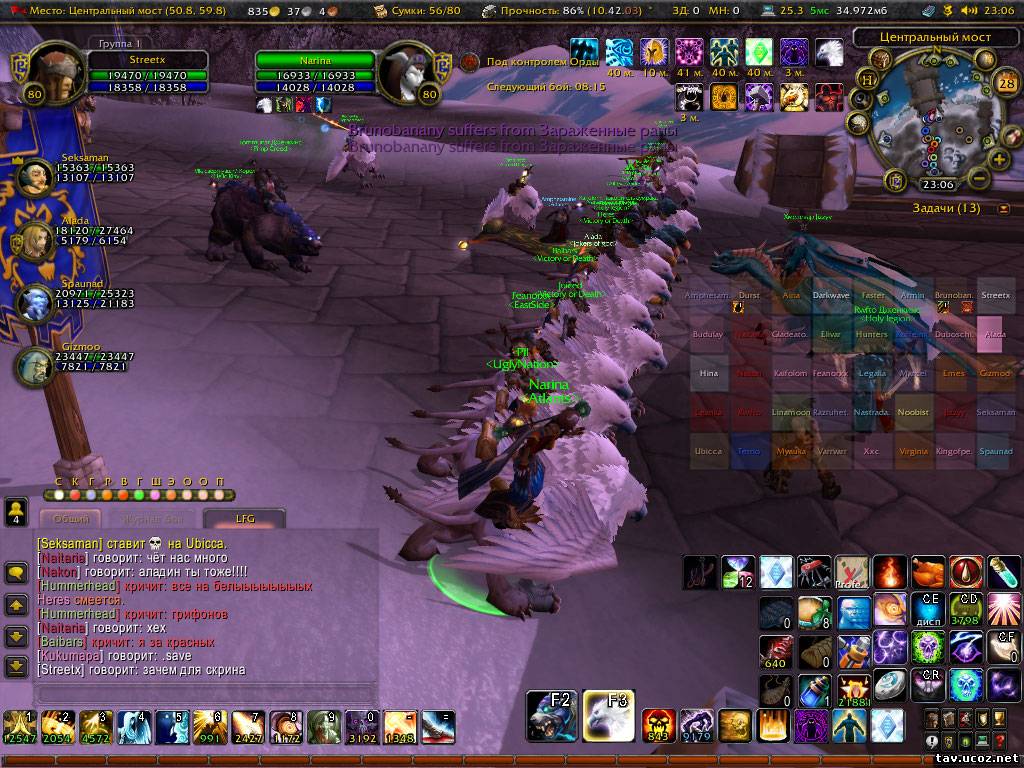This screenshot has height=768, width=1024.
Task: Zoom out the minimap with minus button
Action: [980, 179]
